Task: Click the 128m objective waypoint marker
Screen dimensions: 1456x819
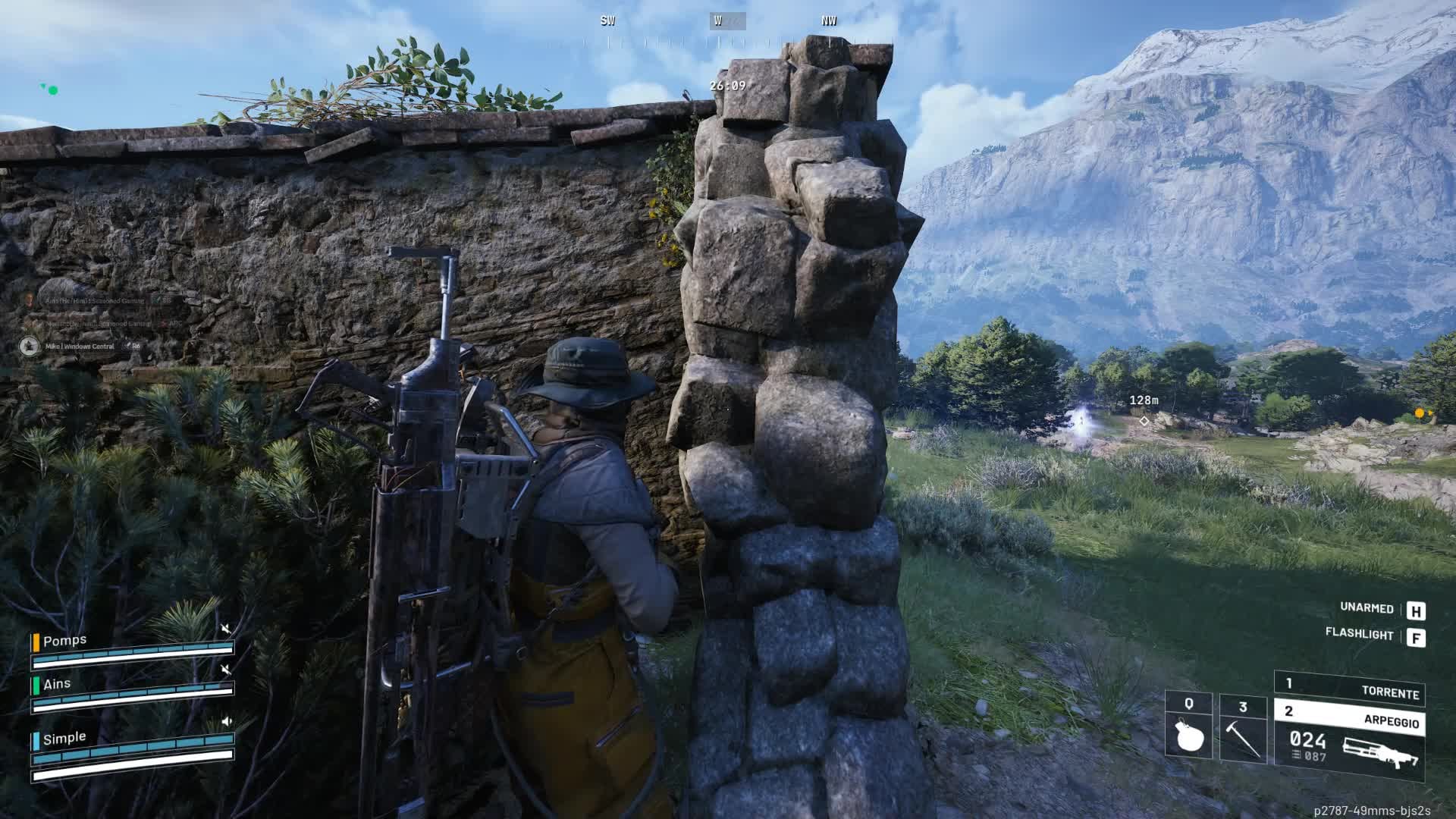Action: 1144,421
